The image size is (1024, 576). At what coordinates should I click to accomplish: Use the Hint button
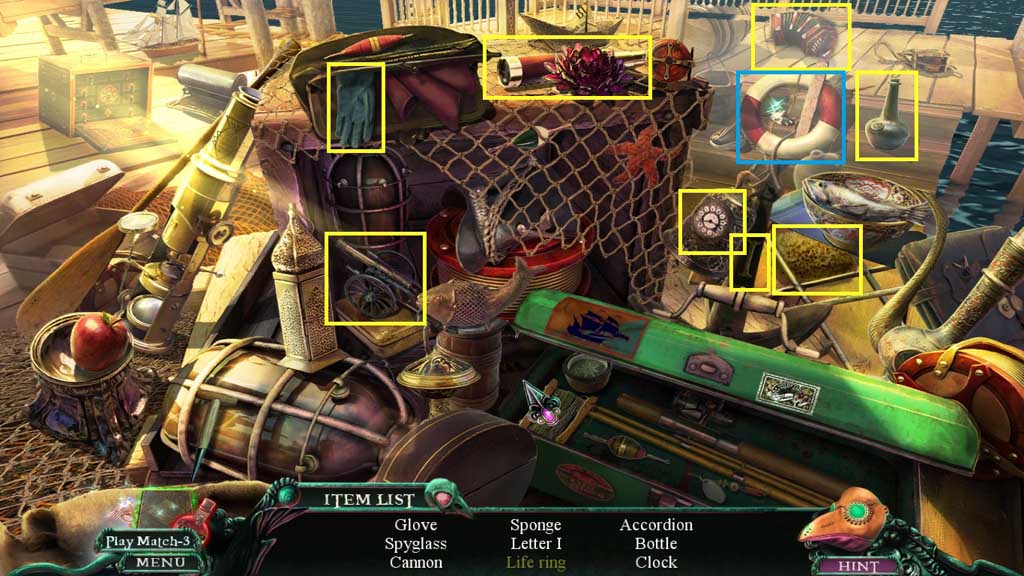[860, 566]
